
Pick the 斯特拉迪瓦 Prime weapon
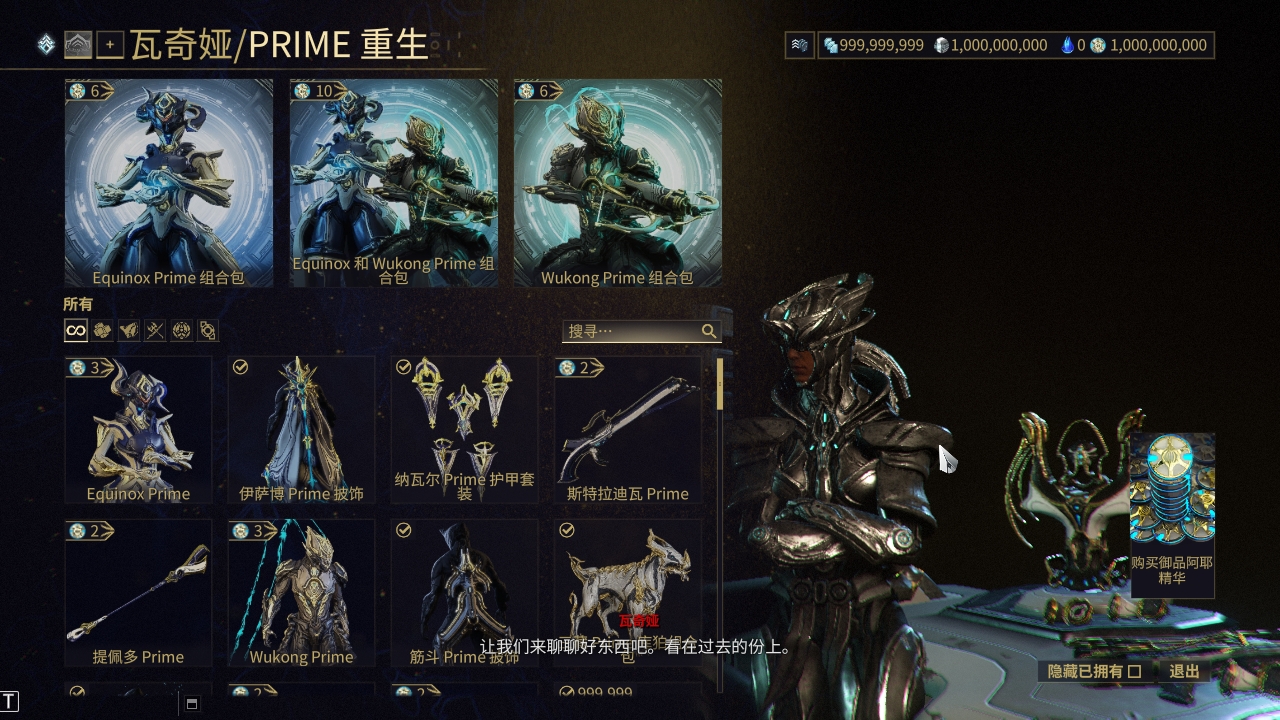point(628,429)
